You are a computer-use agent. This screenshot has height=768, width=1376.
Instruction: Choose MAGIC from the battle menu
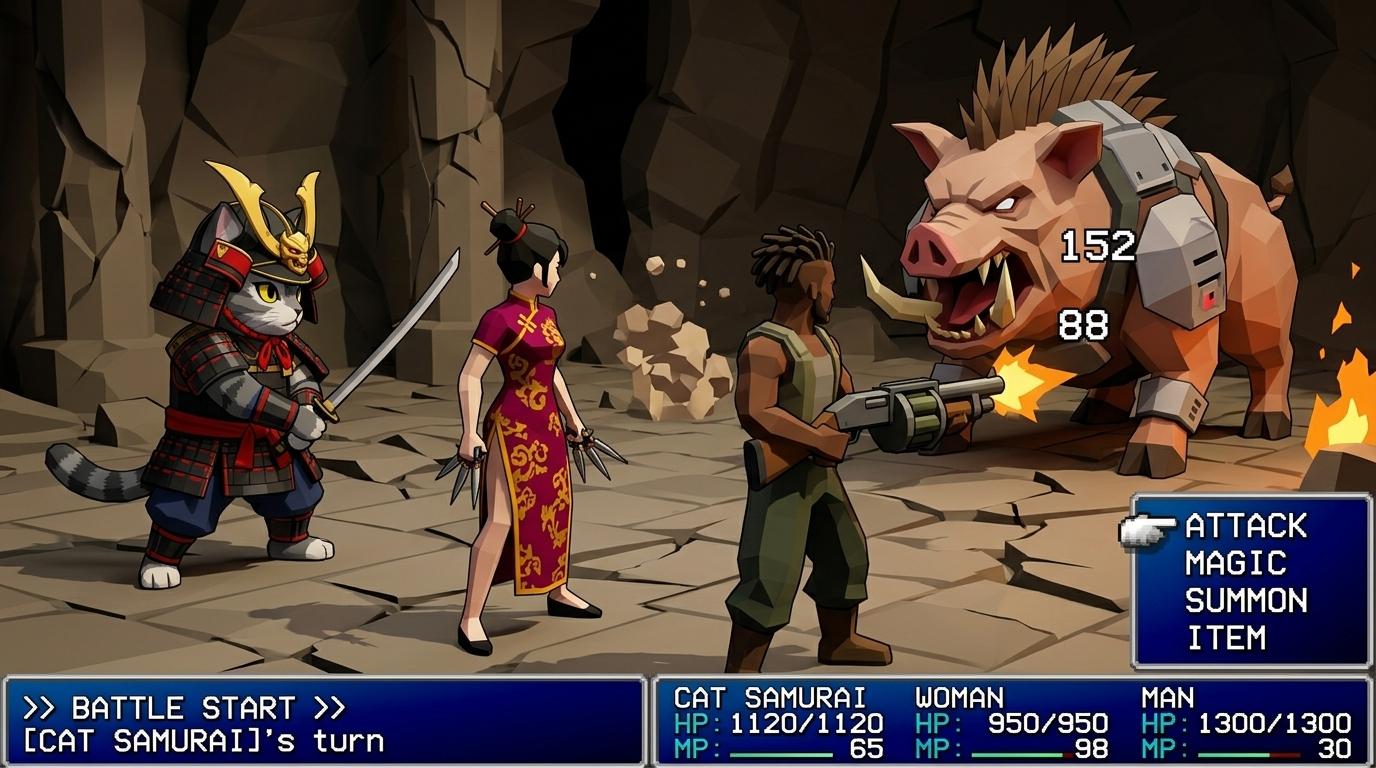point(1235,563)
